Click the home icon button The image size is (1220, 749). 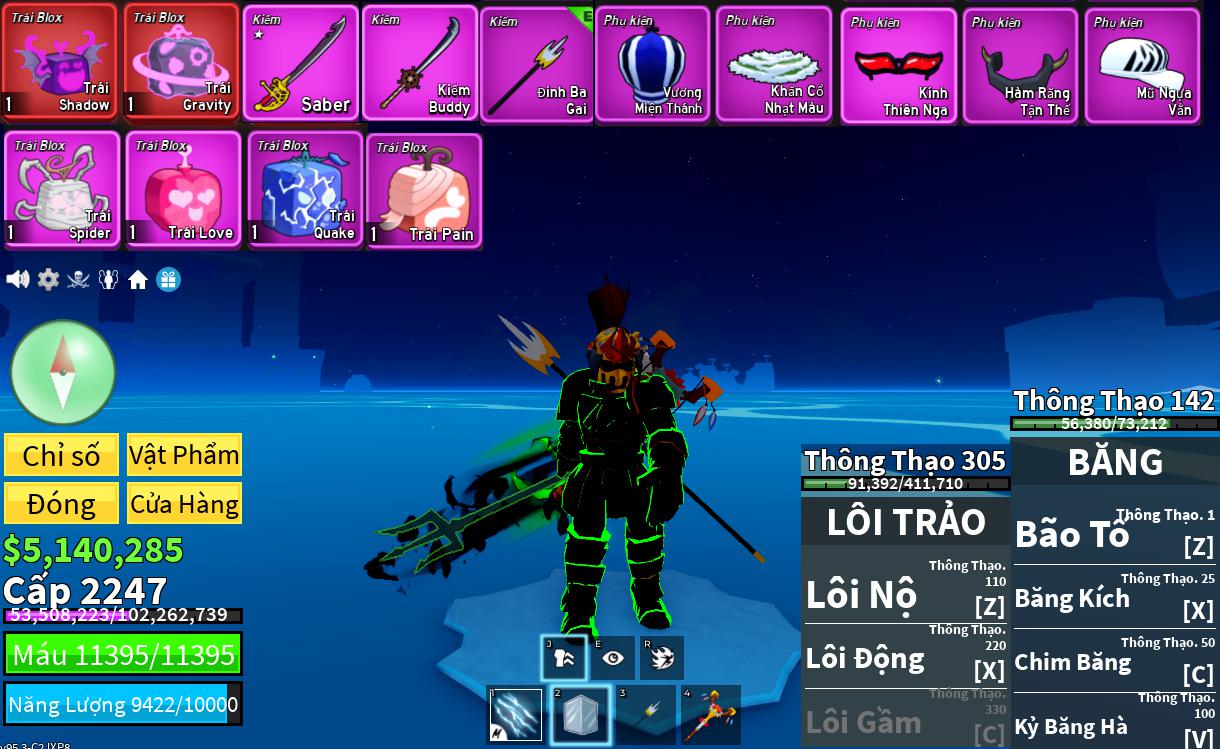pos(138,280)
